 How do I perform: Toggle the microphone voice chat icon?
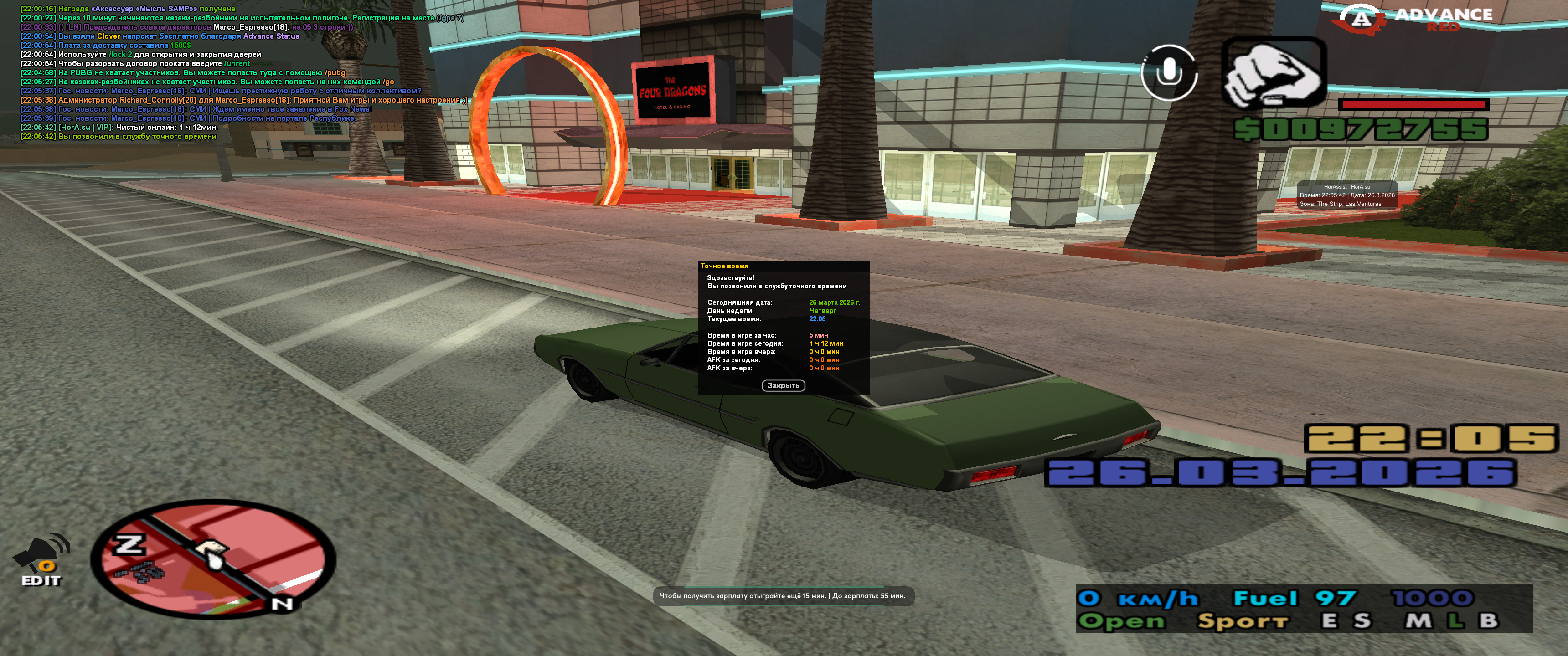tap(1168, 72)
